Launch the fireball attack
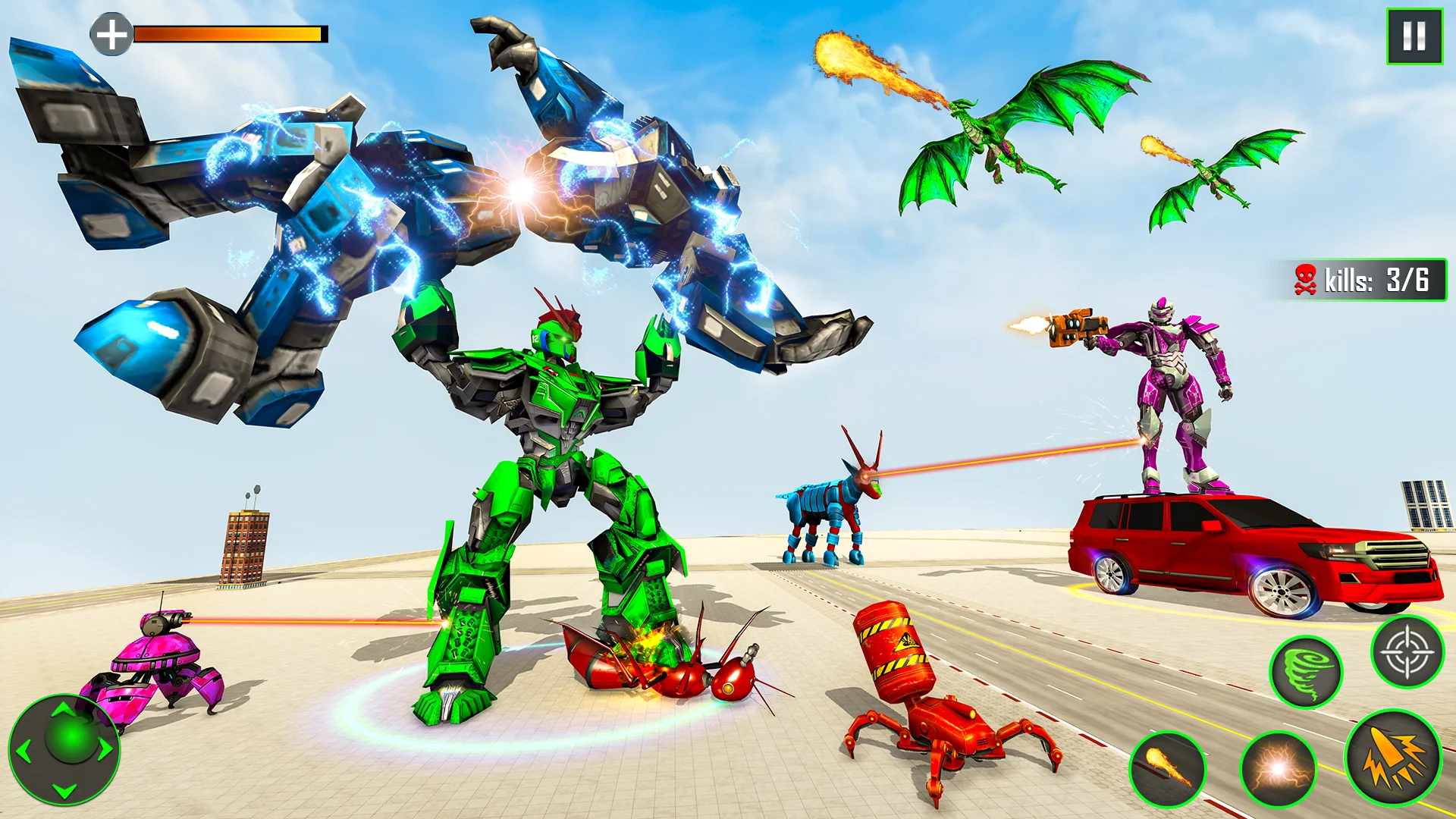 pos(1167,769)
